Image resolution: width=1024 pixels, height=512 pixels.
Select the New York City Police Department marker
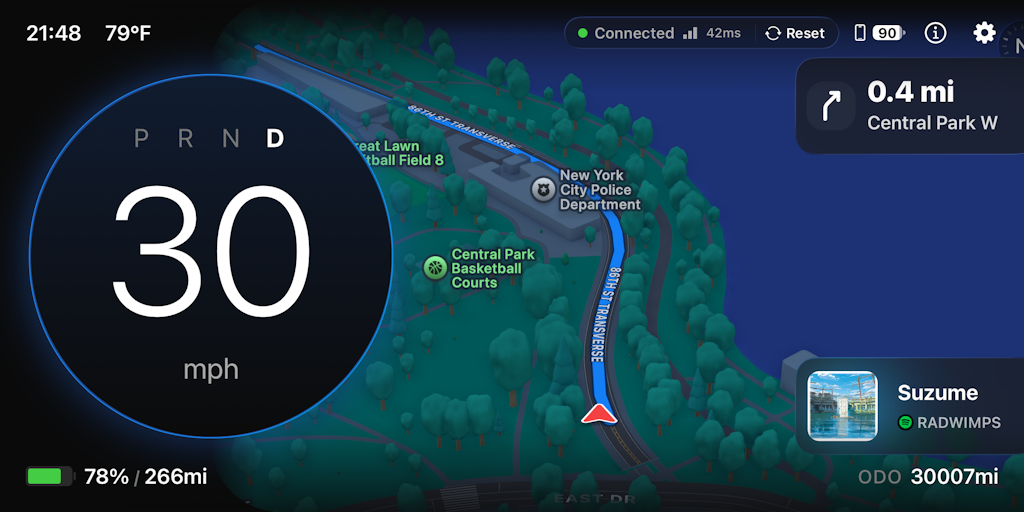pyautogui.click(x=543, y=189)
